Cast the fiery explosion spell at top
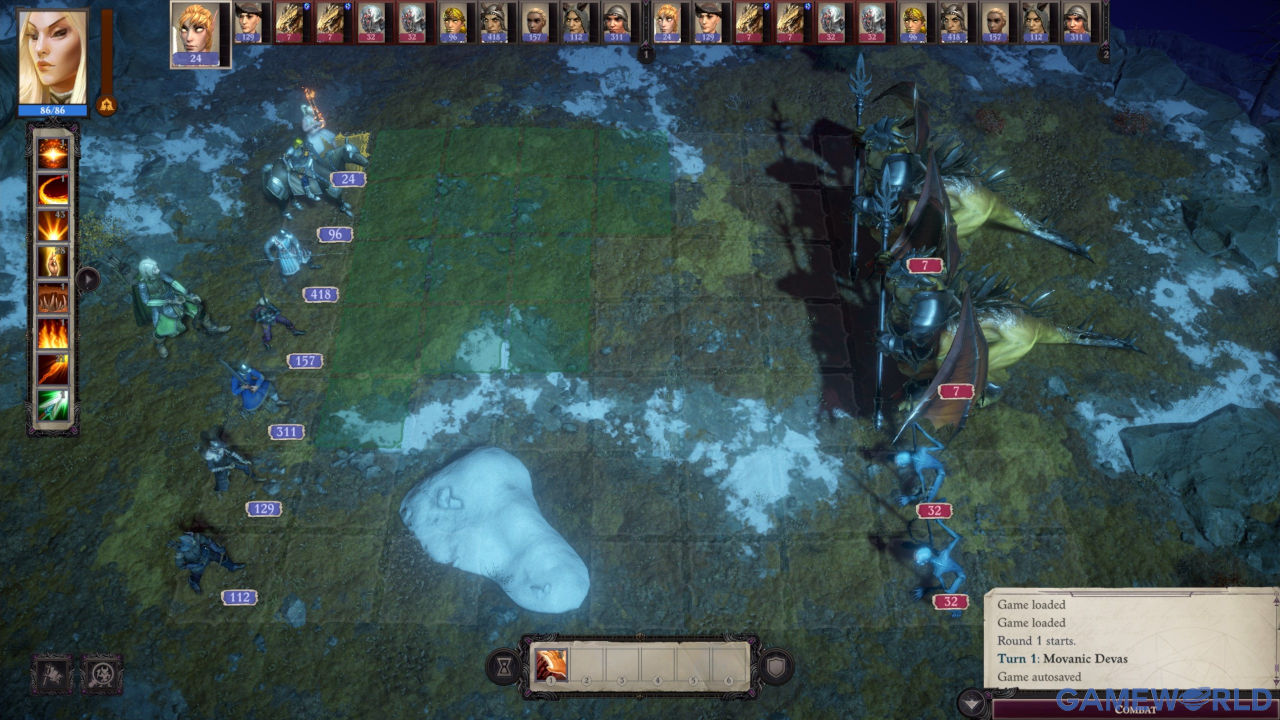 pyautogui.click(x=53, y=152)
